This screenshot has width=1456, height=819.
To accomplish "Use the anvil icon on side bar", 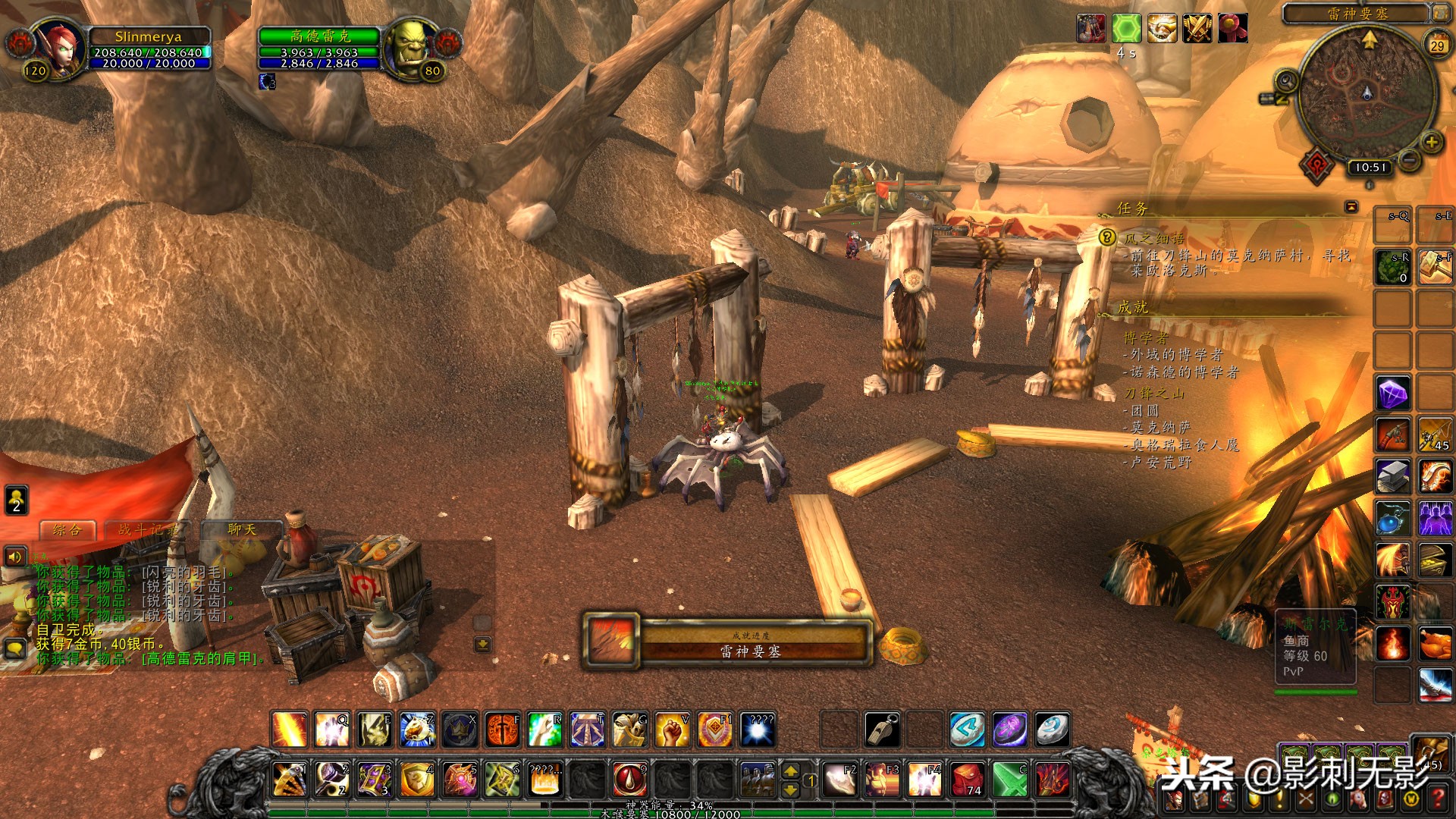I will pos(1393,477).
